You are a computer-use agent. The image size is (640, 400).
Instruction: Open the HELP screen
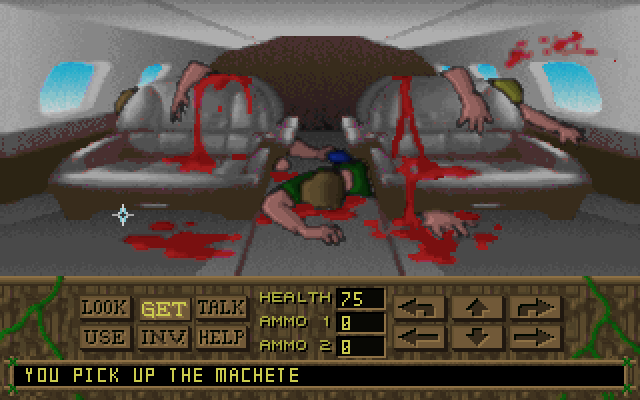pyautogui.click(x=221, y=337)
